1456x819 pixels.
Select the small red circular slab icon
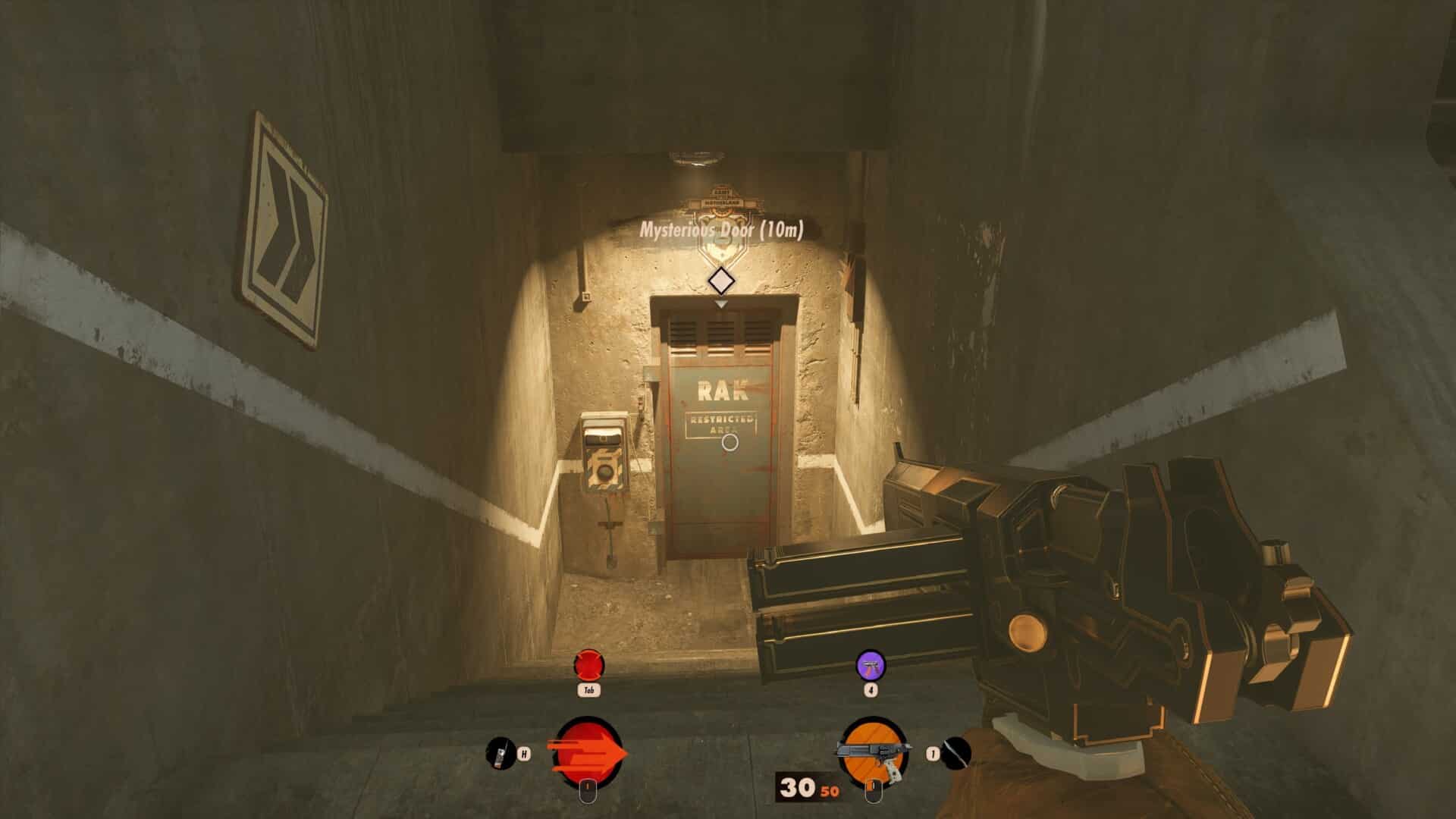click(589, 666)
